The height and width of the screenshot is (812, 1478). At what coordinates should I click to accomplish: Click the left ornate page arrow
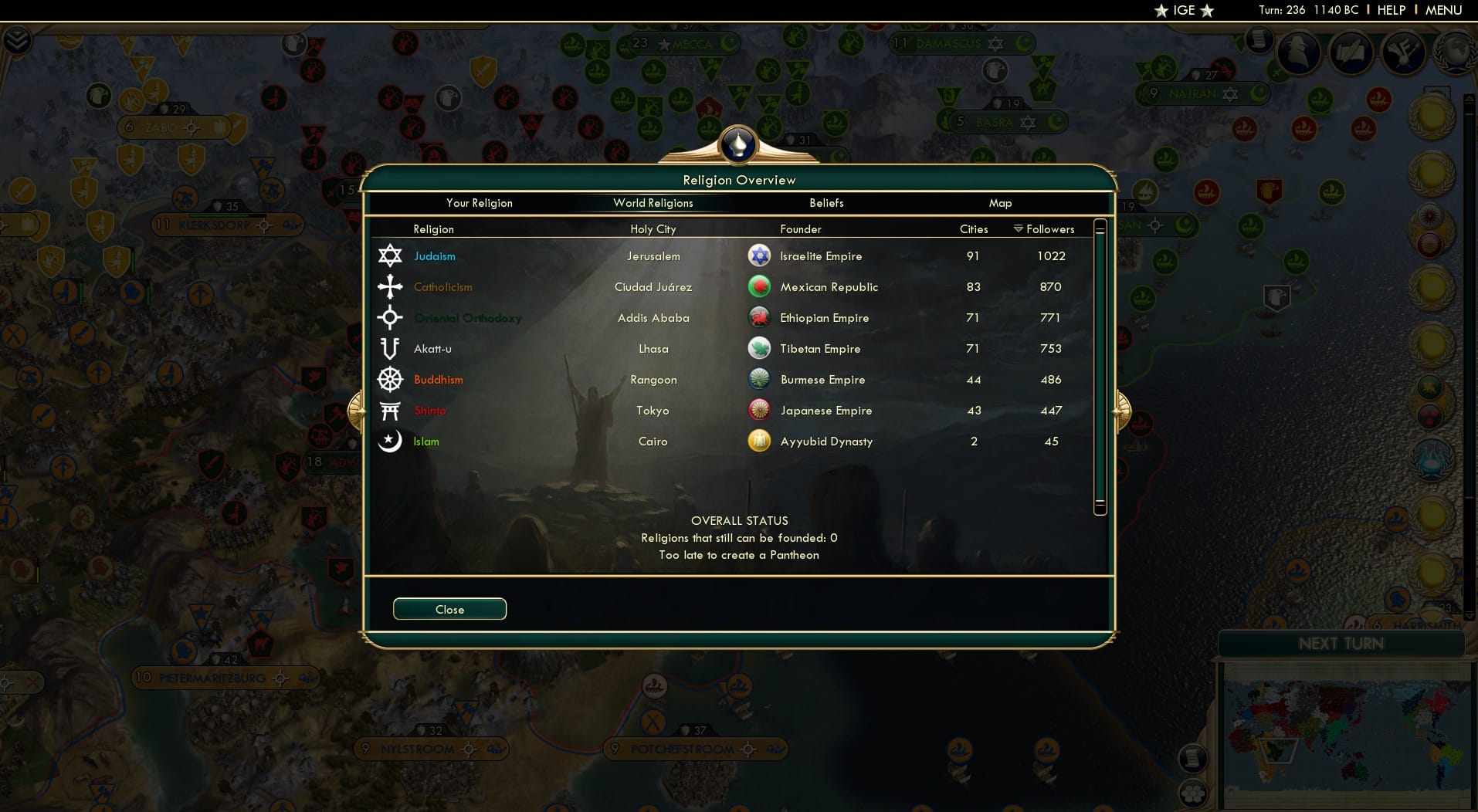click(x=358, y=411)
